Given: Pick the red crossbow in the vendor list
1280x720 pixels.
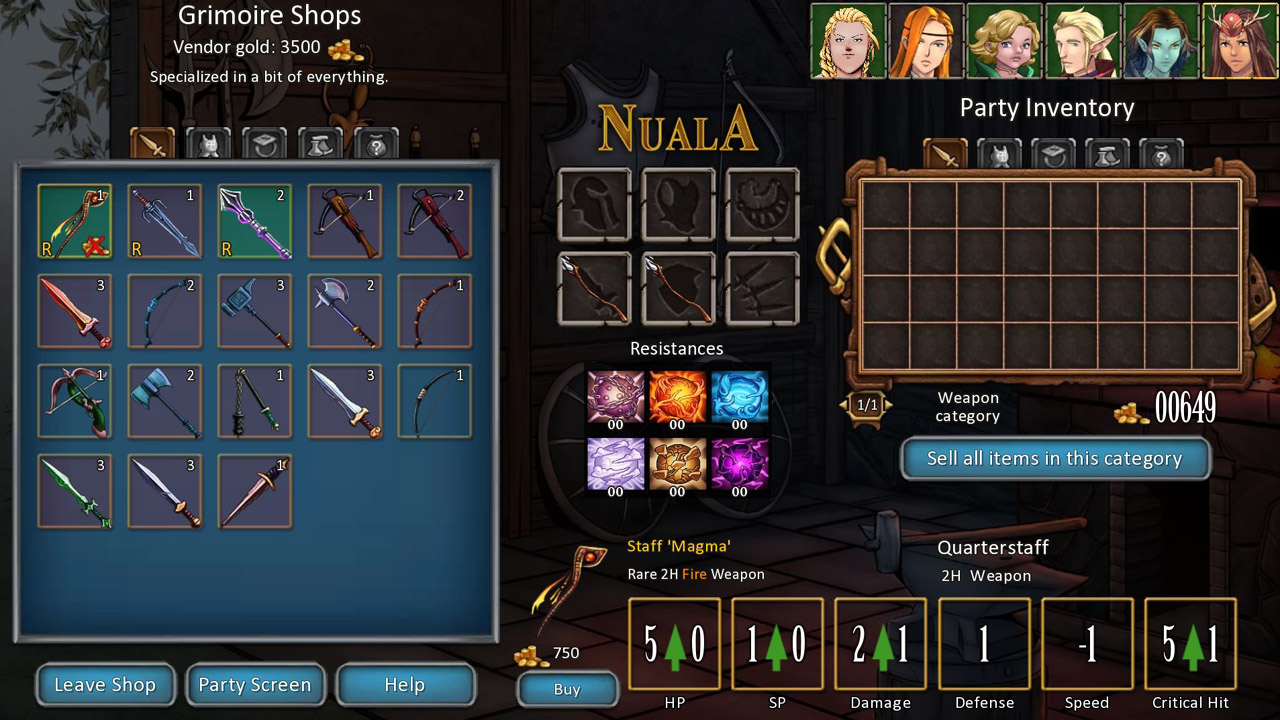Looking at the screenshot, I should [435, 221].
